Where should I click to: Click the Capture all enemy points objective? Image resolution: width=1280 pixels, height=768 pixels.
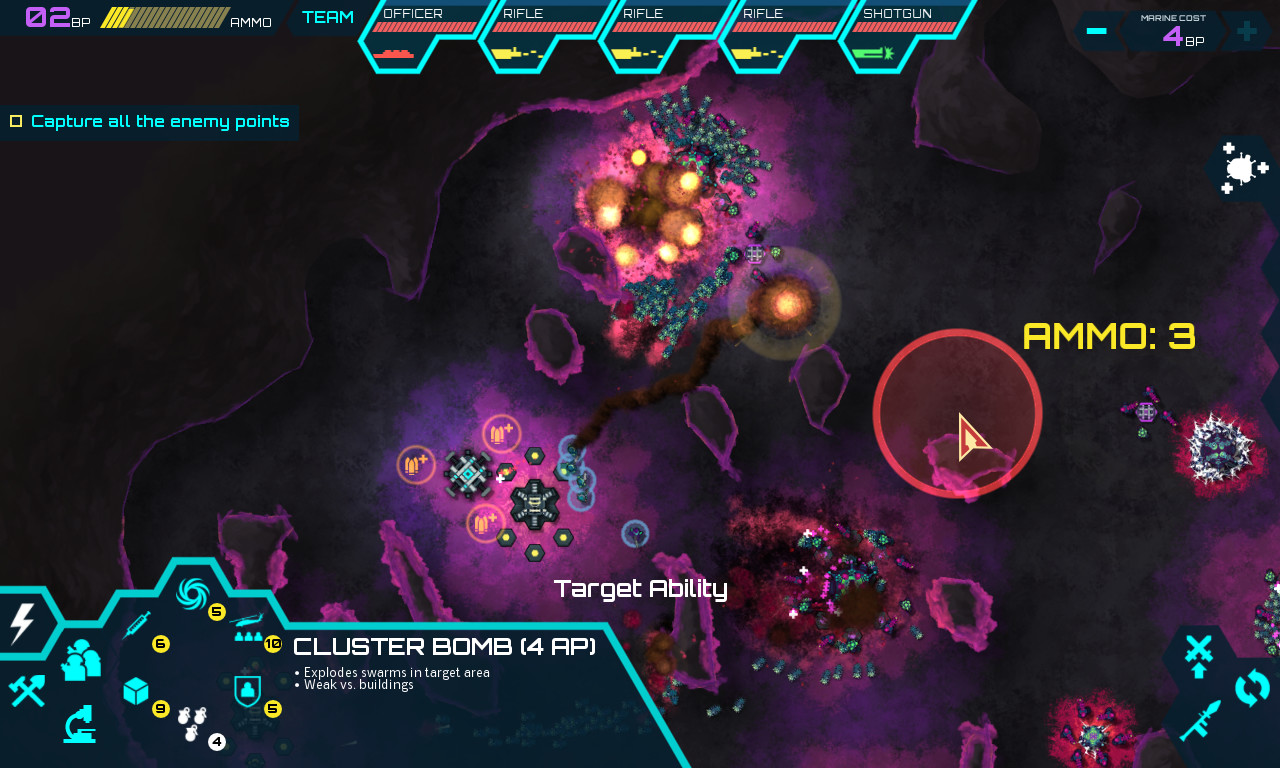tap(148, 121)
